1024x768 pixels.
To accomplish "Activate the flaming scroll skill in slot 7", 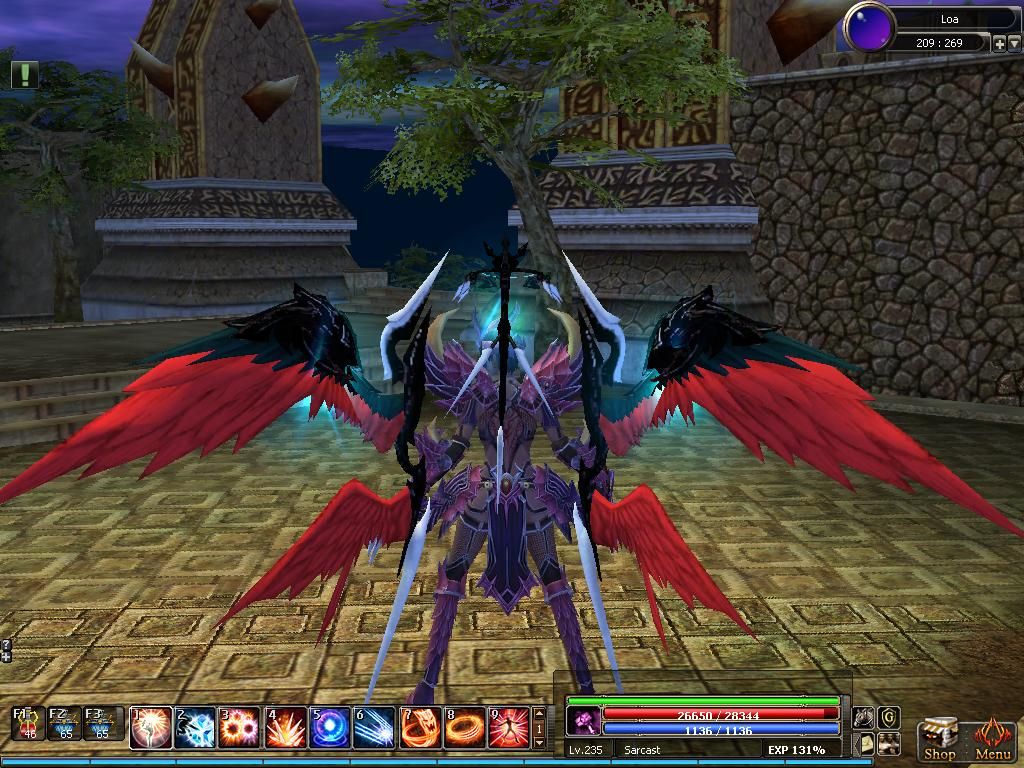I will pos(420,727).
